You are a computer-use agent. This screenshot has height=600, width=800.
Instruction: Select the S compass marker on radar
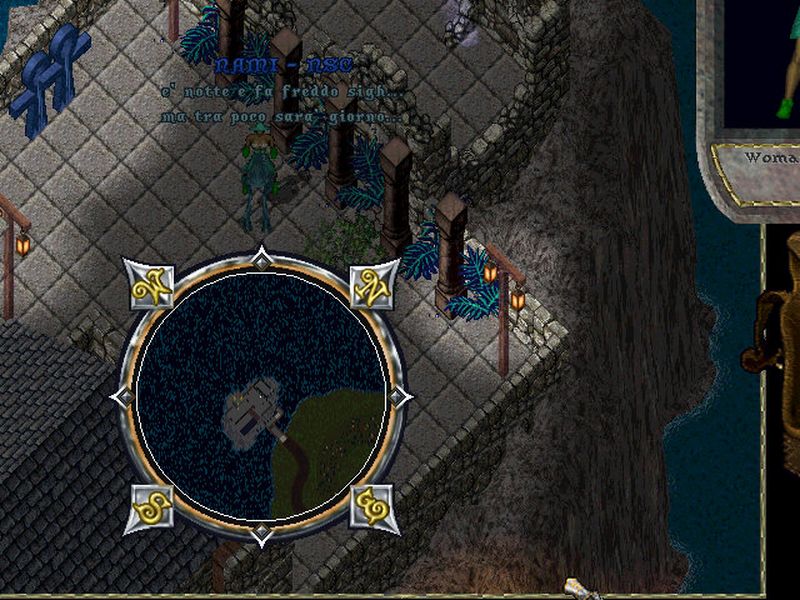(x=152, y=510)
